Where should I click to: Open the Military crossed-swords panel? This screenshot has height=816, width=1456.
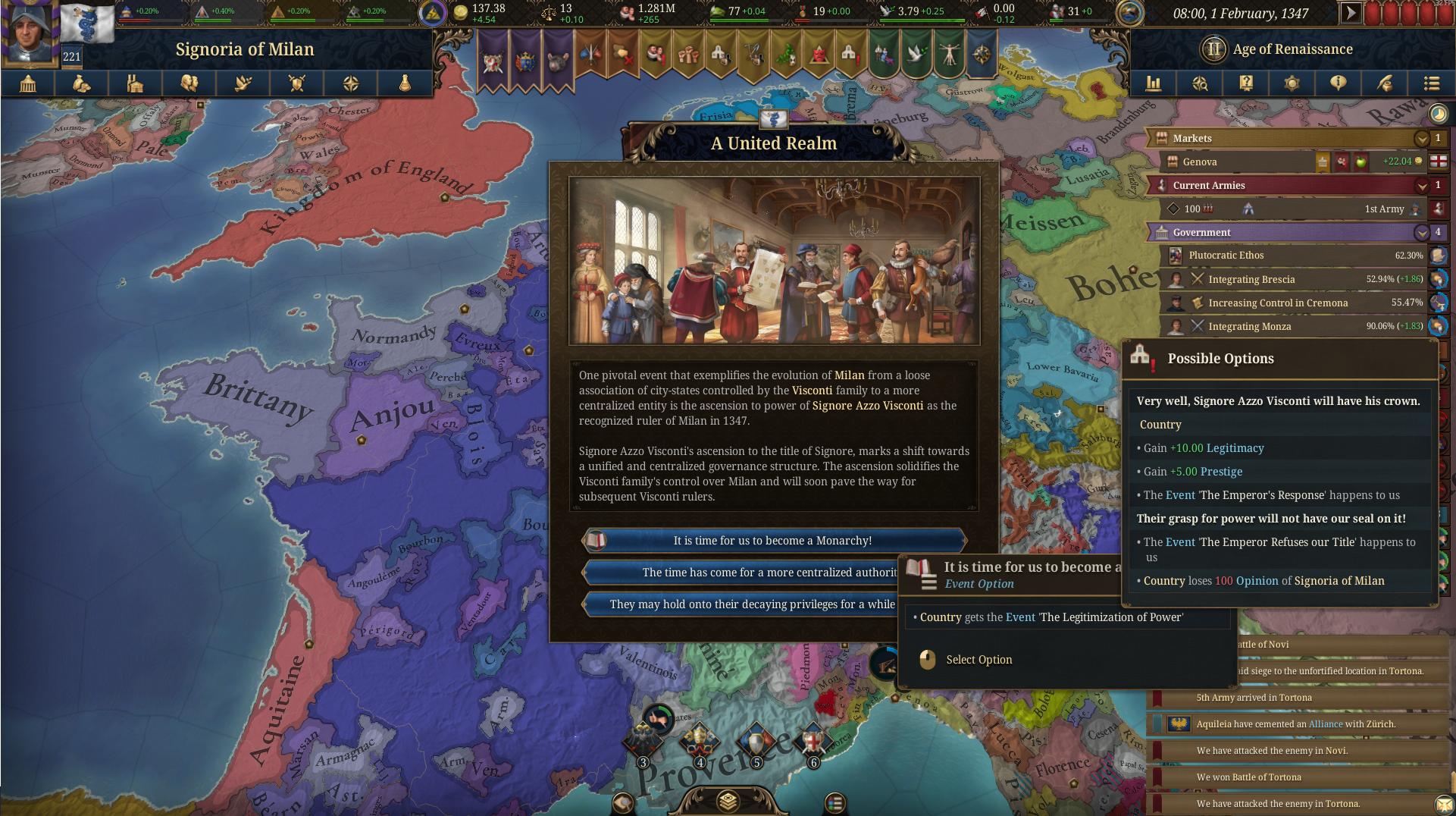[297, 83]
